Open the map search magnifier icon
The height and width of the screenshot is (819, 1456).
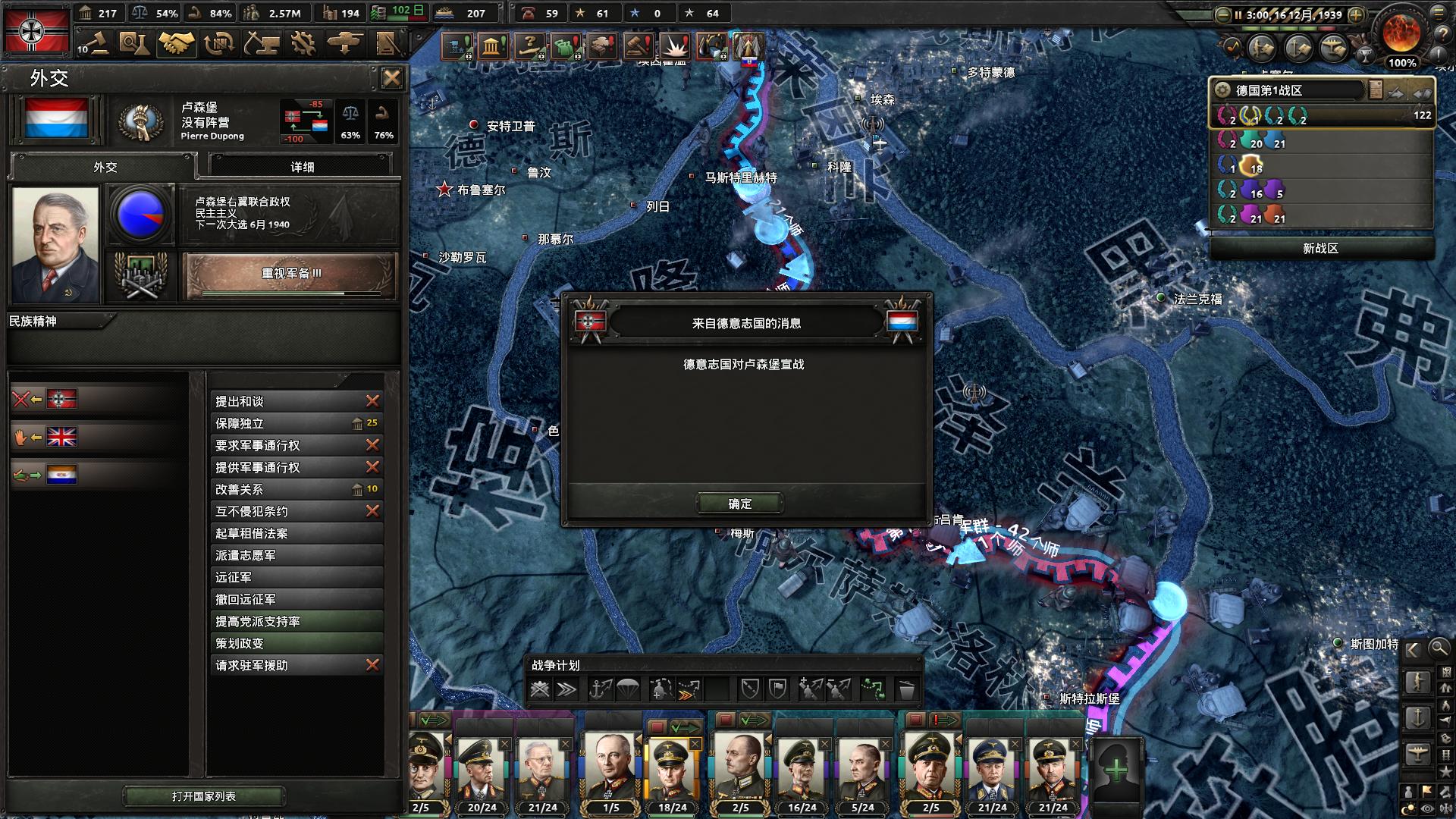[x=1438, y=648]
